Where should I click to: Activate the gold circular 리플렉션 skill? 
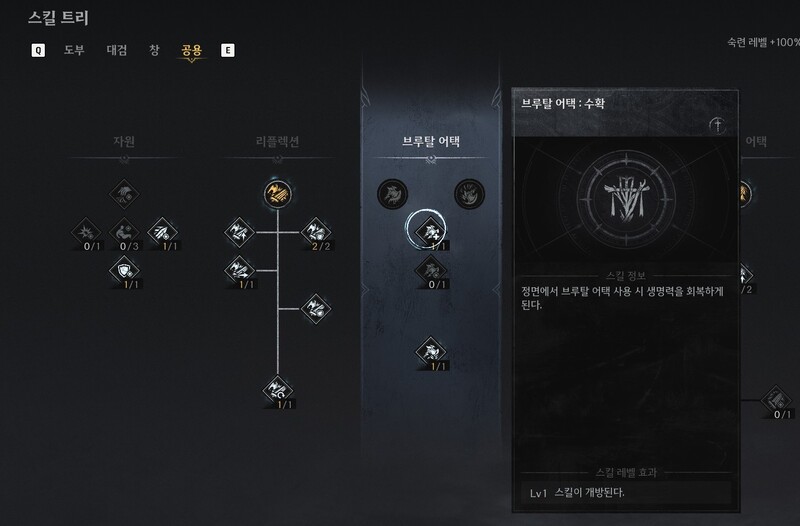pos(276,191)
